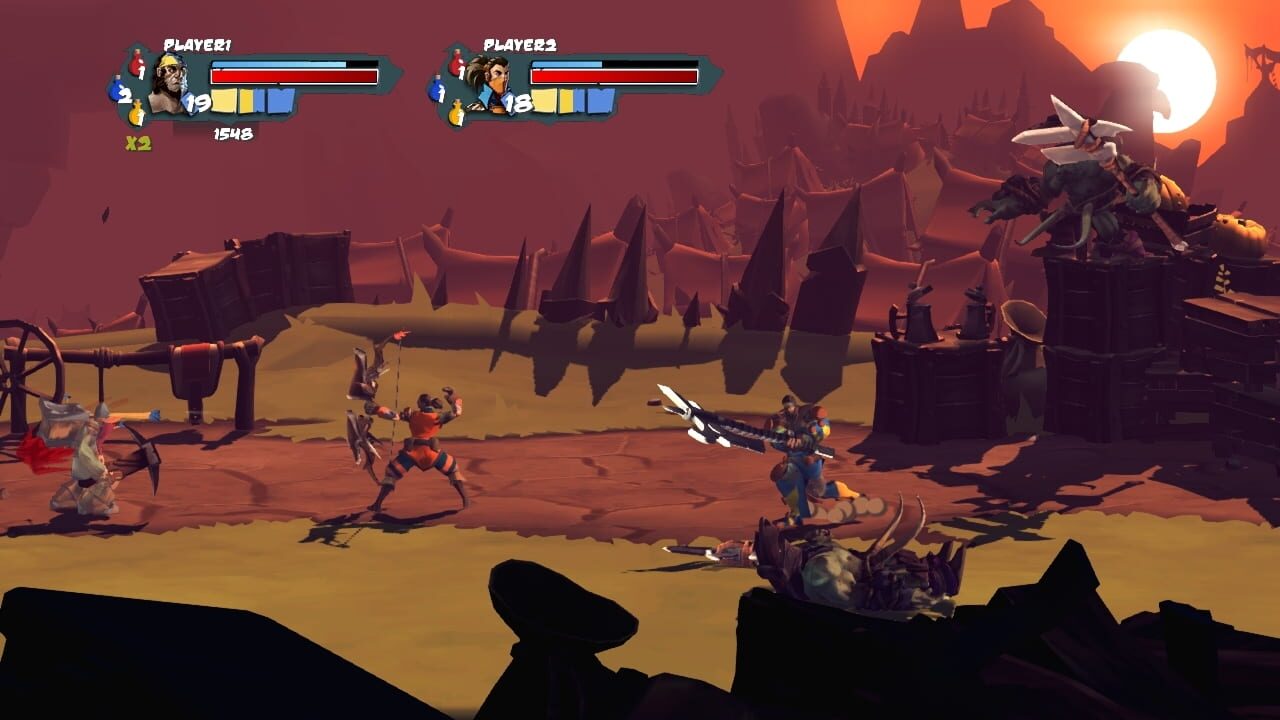Click Player2's red potion icon
1280x720 pixels.
457,64
